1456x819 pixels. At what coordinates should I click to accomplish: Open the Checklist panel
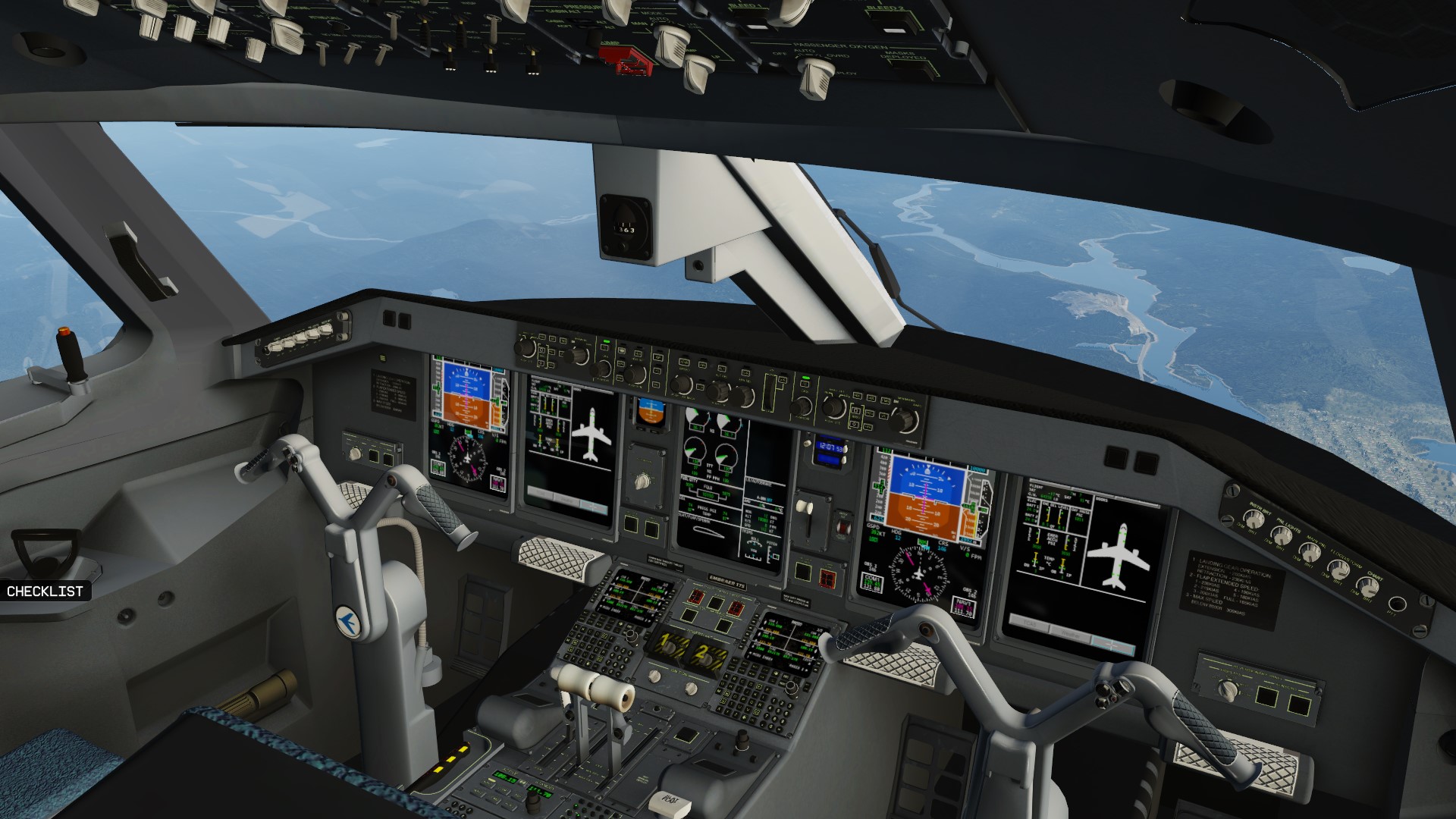[x=45, y=591]
